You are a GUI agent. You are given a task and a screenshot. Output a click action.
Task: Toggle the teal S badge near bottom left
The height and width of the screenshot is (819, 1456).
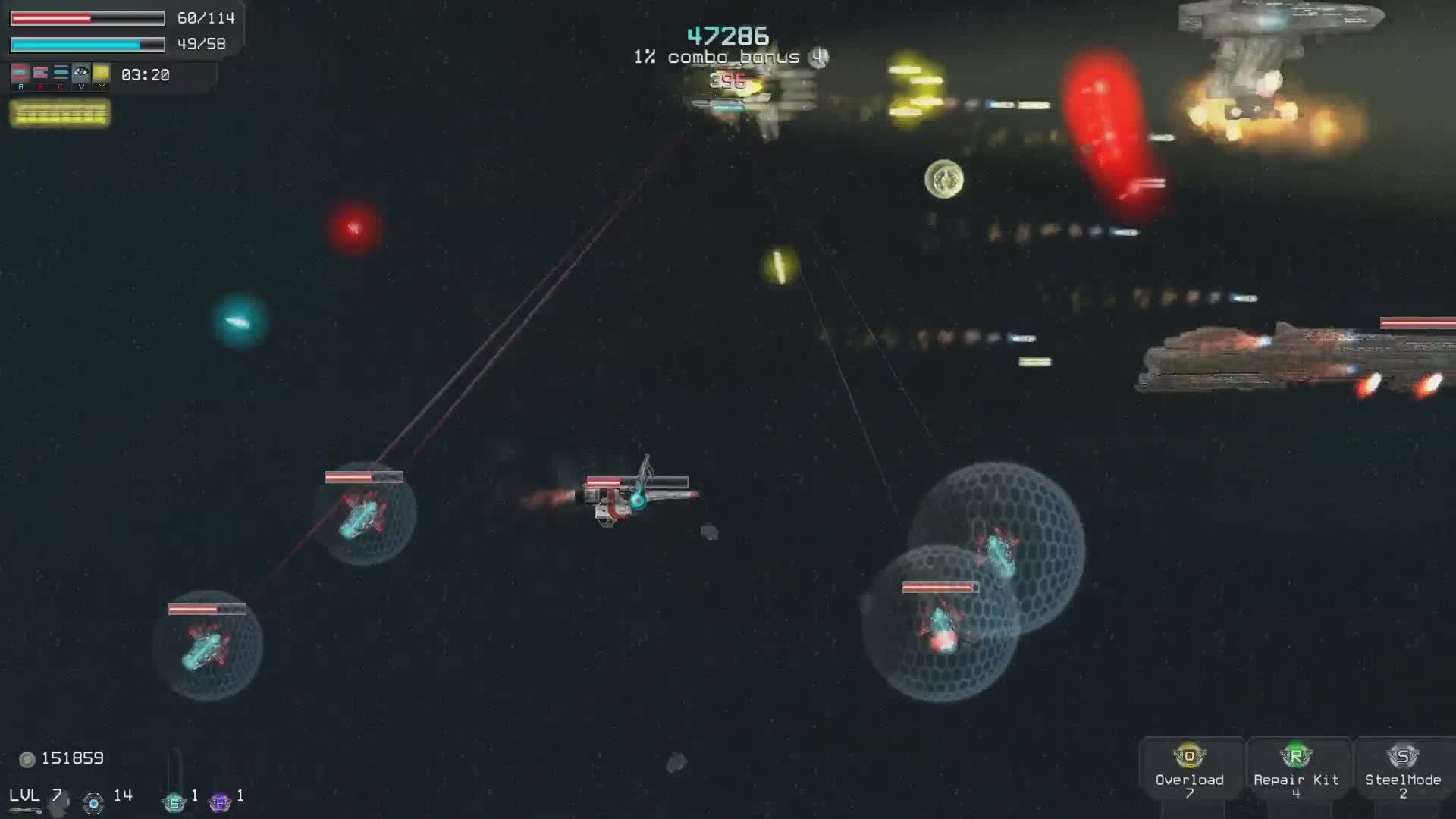click(x=173, y=801)
